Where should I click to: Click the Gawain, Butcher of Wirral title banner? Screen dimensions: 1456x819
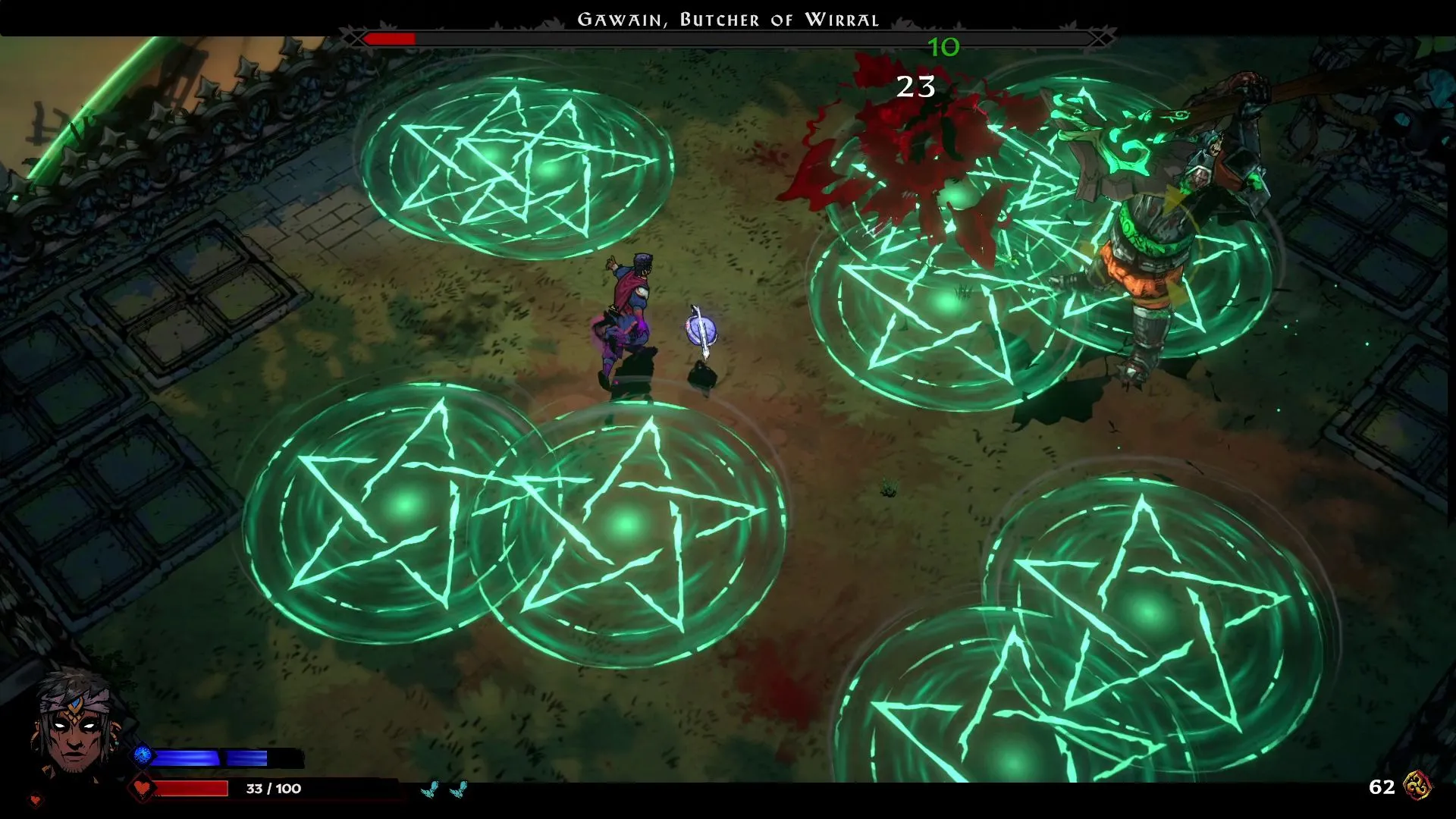pos(728,19)
